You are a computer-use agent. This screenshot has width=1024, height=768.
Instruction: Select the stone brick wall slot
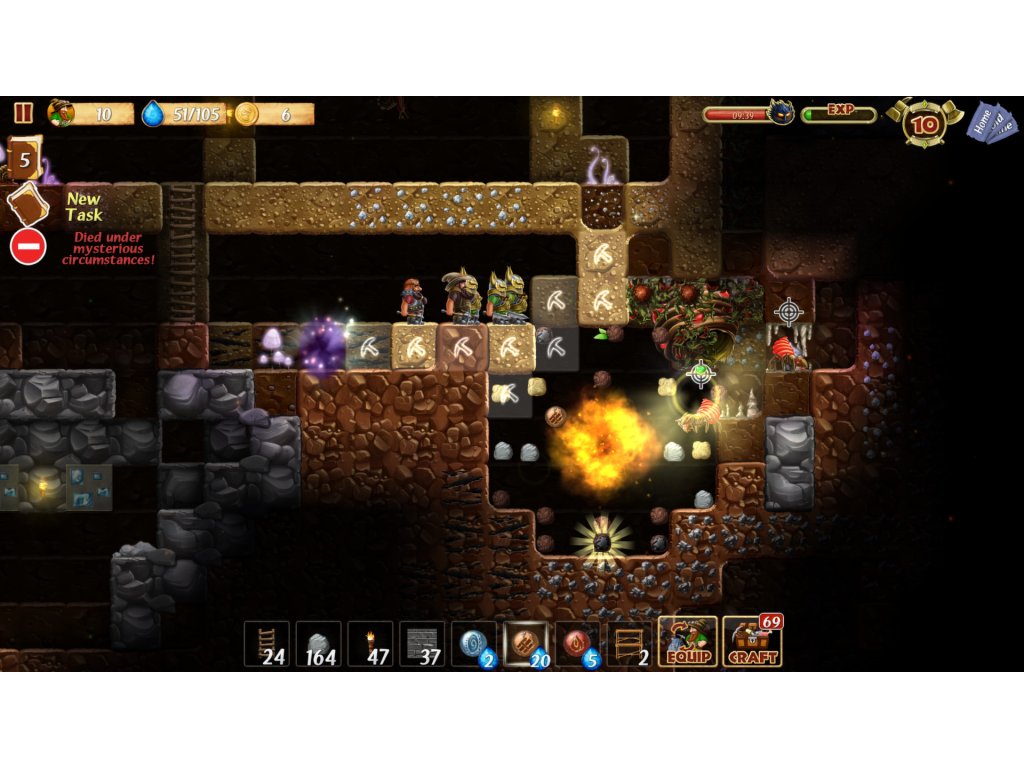click(422, 644)
